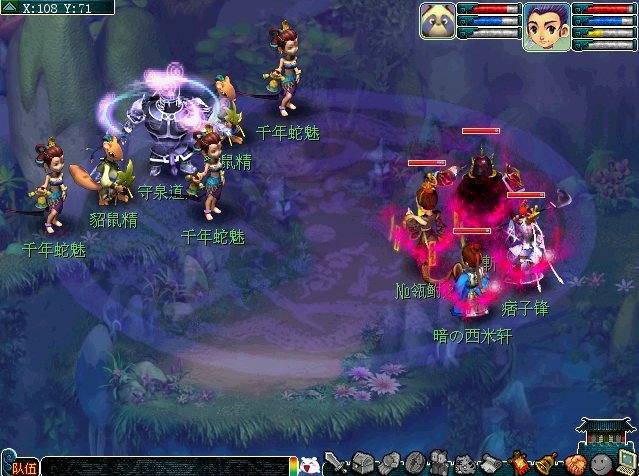This screenshot has width=639, height=476.
Task: Open the 队伍 team channel button
Action: tap(23, 467)
